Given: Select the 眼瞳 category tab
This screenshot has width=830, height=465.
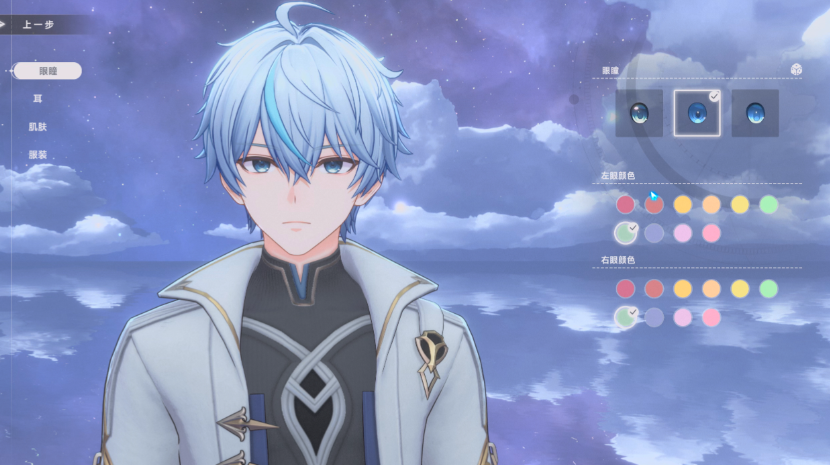Looking at the screenshot, I should pos(48,71).
